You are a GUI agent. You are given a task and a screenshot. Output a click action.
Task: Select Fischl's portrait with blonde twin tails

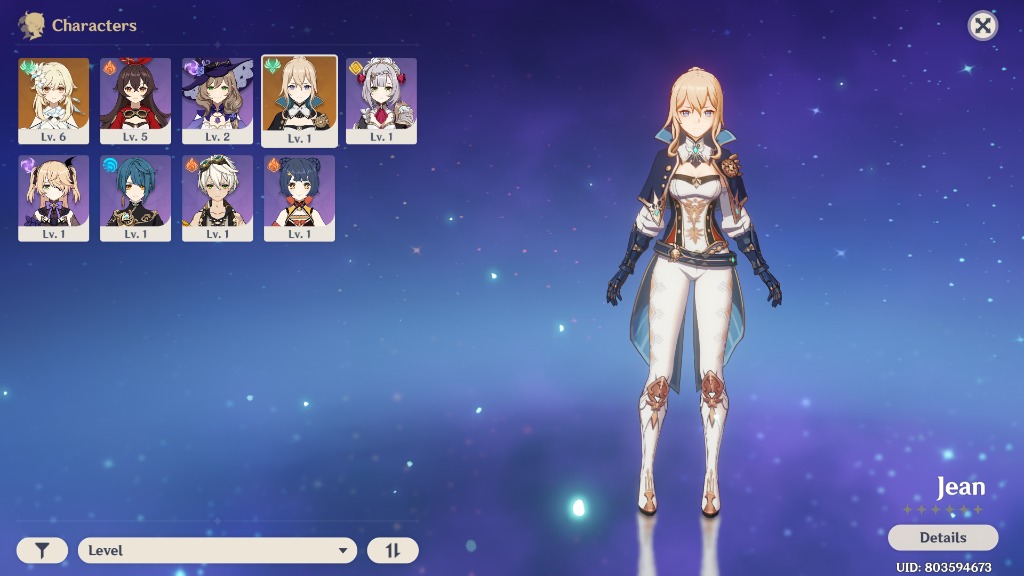pos(54,197)
